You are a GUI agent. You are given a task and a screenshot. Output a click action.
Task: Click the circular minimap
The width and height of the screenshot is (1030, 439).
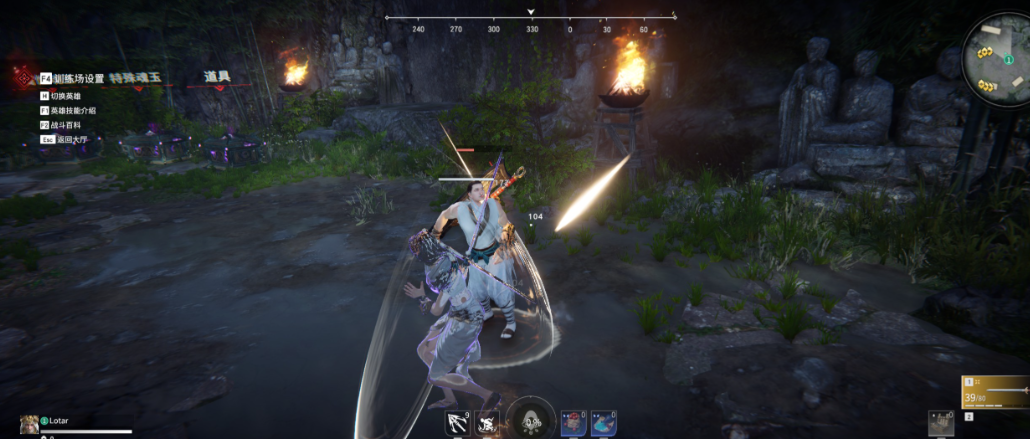pos(996,59)
